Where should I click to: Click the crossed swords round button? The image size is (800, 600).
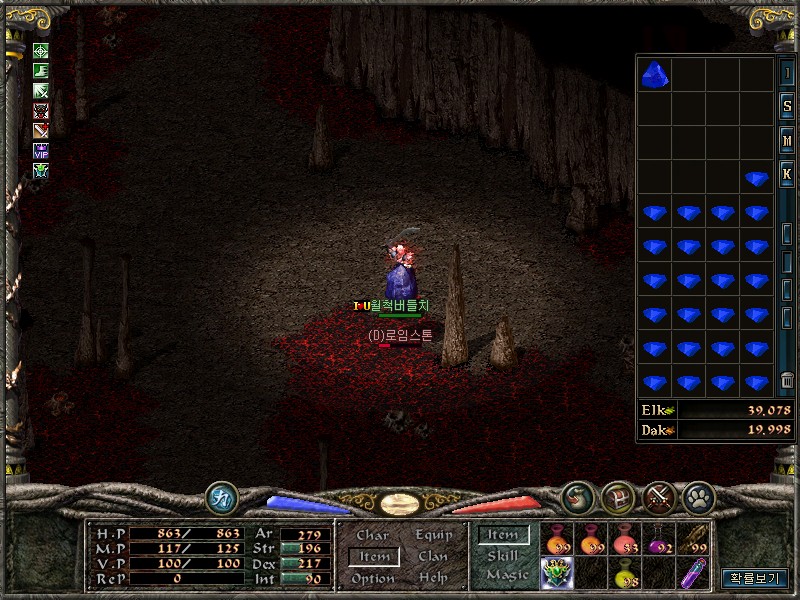[x=657, y=496]
